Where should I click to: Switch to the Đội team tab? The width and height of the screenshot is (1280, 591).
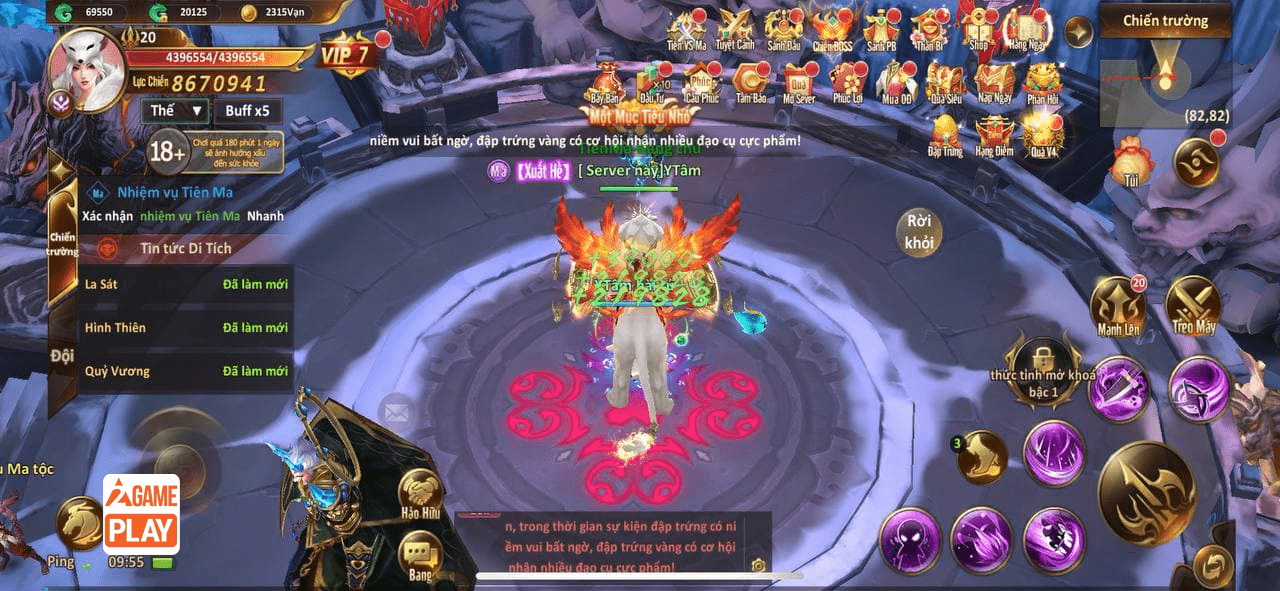(62, 355)
